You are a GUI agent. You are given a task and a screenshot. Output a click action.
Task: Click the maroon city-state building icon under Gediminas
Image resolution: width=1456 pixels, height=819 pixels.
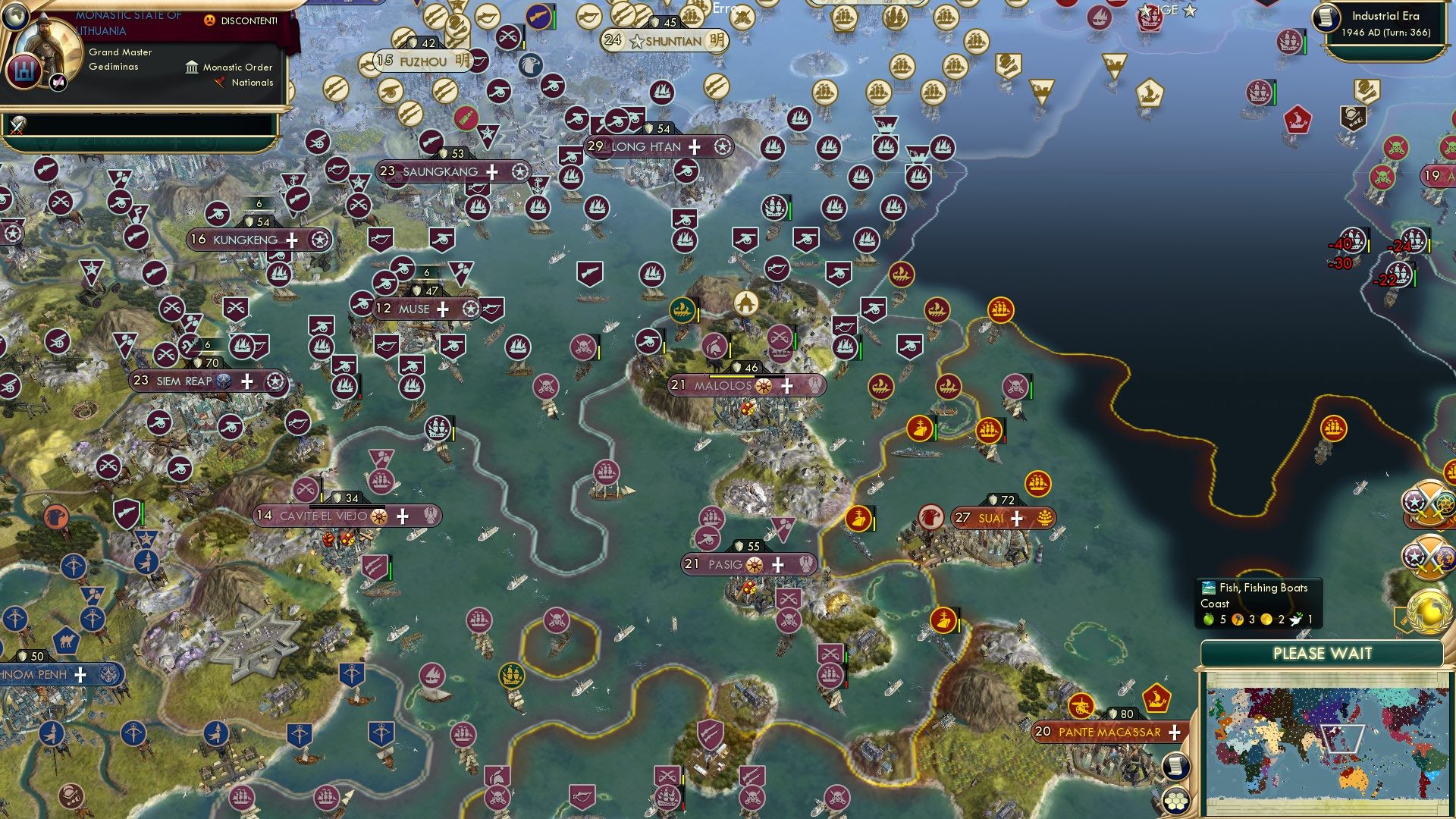click(x=24, y=72)
